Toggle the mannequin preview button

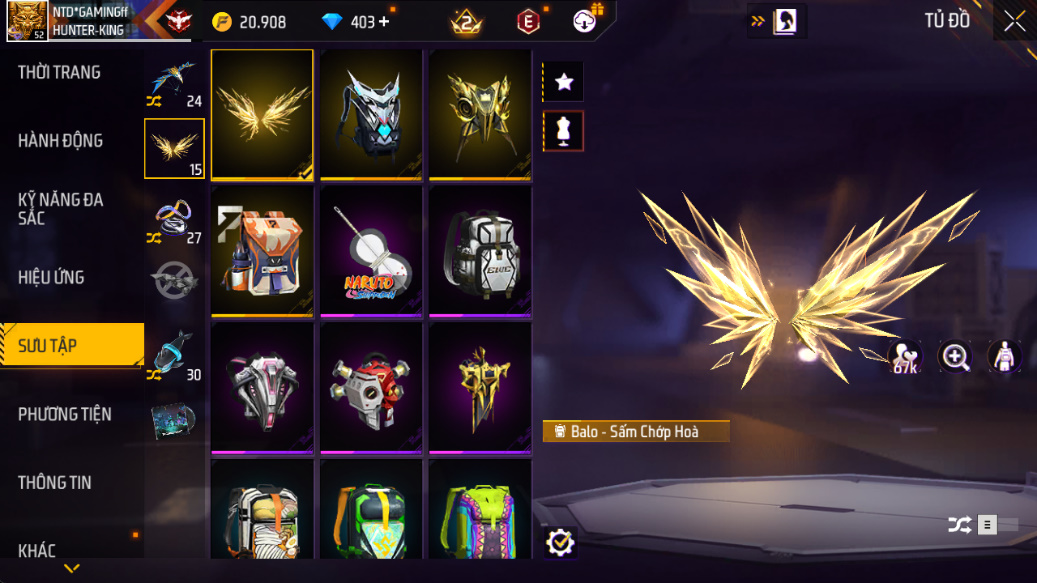click(x=564, y=131)
